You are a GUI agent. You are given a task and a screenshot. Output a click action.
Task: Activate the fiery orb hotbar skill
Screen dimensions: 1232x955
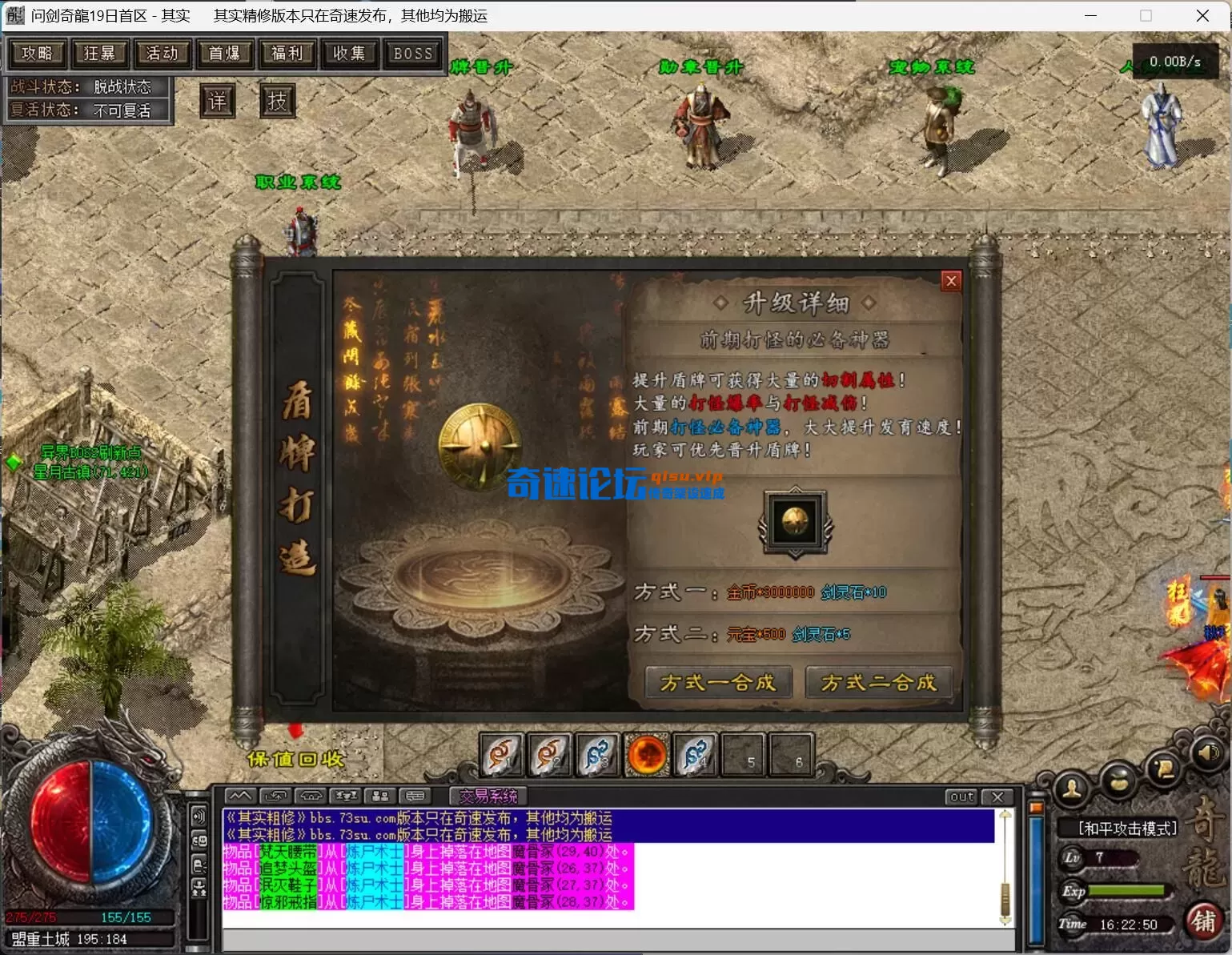(x=647, y=755)
